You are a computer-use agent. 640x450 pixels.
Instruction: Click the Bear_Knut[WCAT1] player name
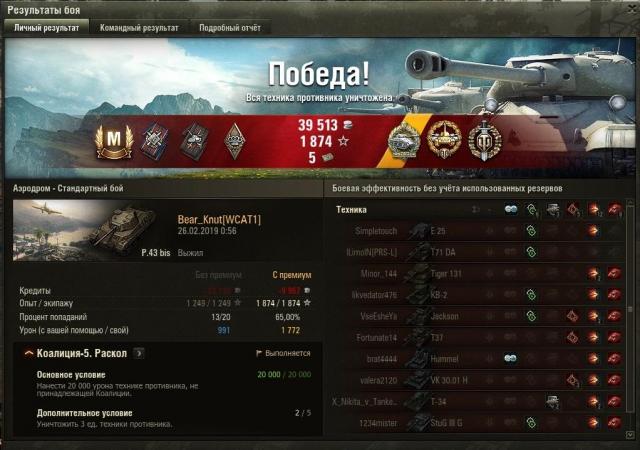[x=218, y=219]
